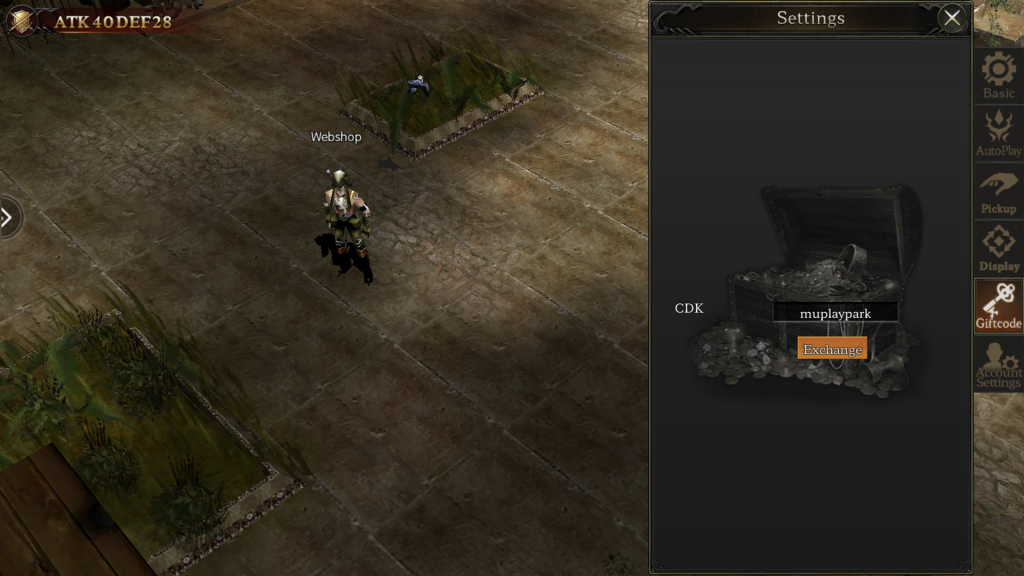Exchange the entered gift code

(x=832, y=349)
